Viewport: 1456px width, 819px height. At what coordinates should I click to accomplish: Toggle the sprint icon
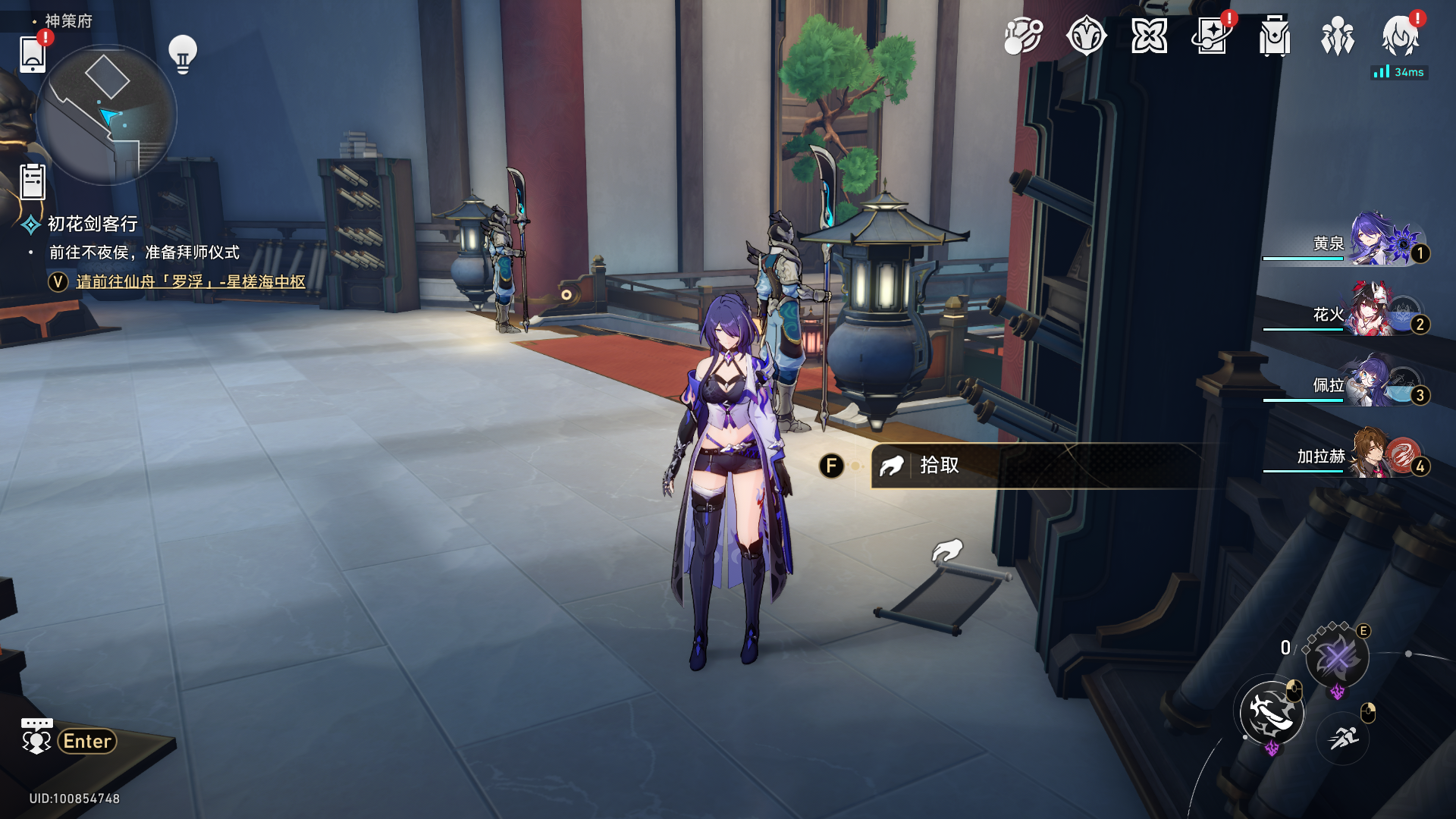(1343, 736)
